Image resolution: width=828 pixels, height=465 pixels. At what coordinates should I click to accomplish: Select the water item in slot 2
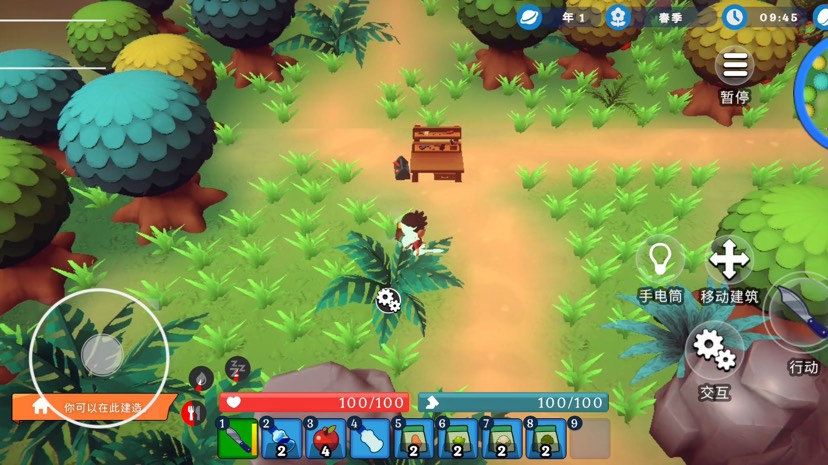tap(282, 439)
